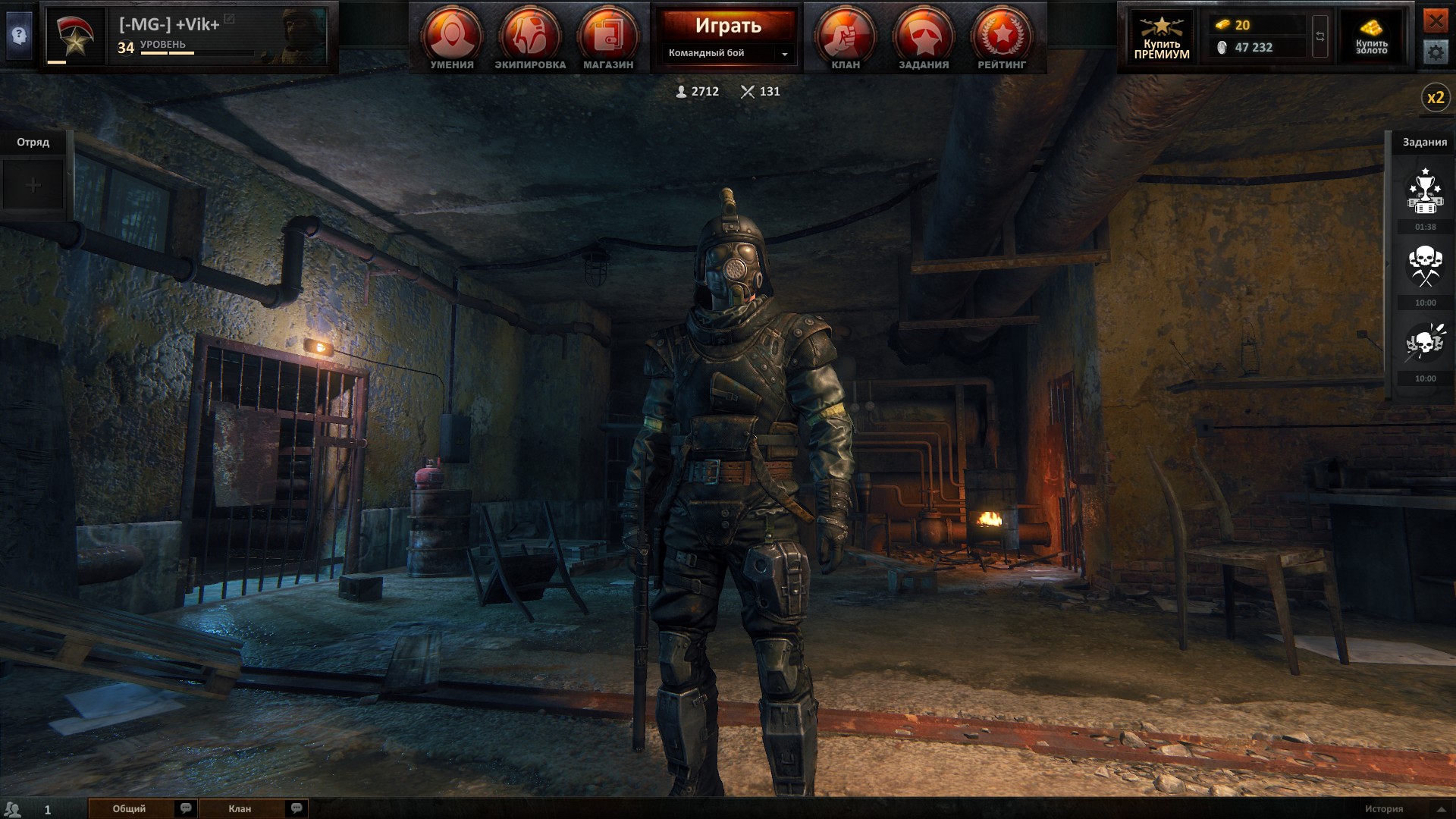Viewport: 1456px width, 819px height.
Task: Go to the Магазин shop
Action: [x=608, y=38]
